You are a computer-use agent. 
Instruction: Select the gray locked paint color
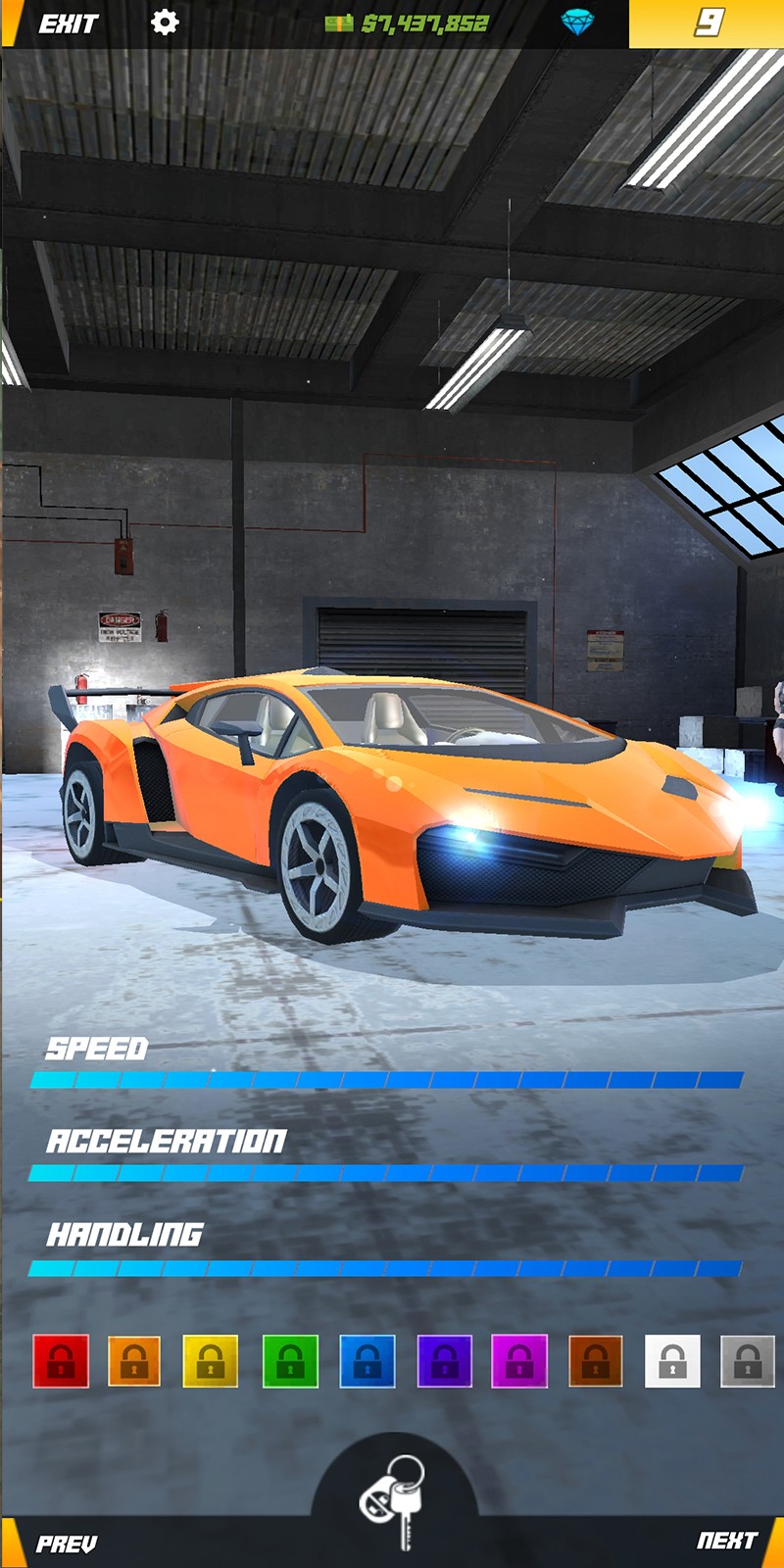[x=748, y=1361]
